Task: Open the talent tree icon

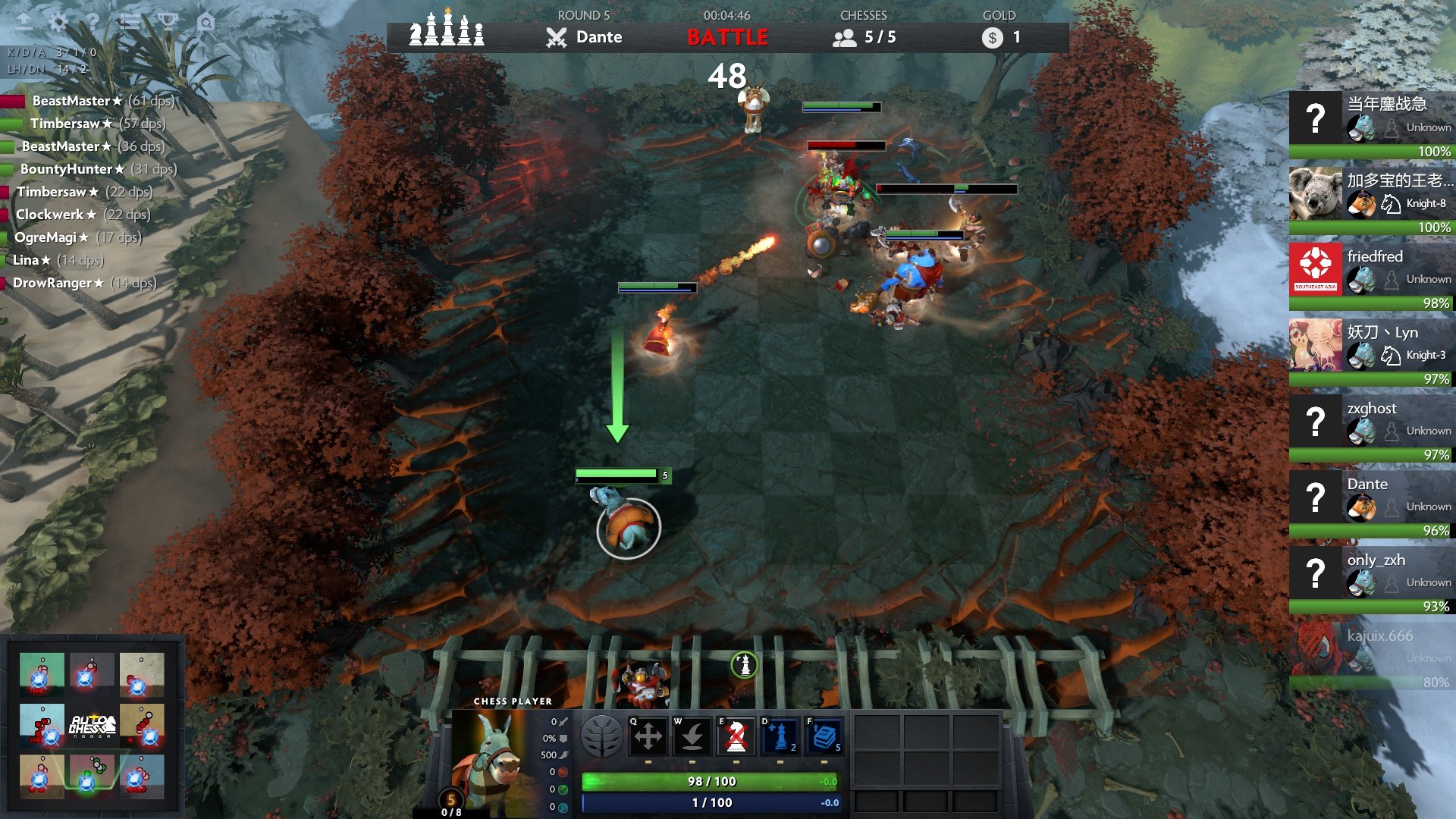Action: [601, 736]
